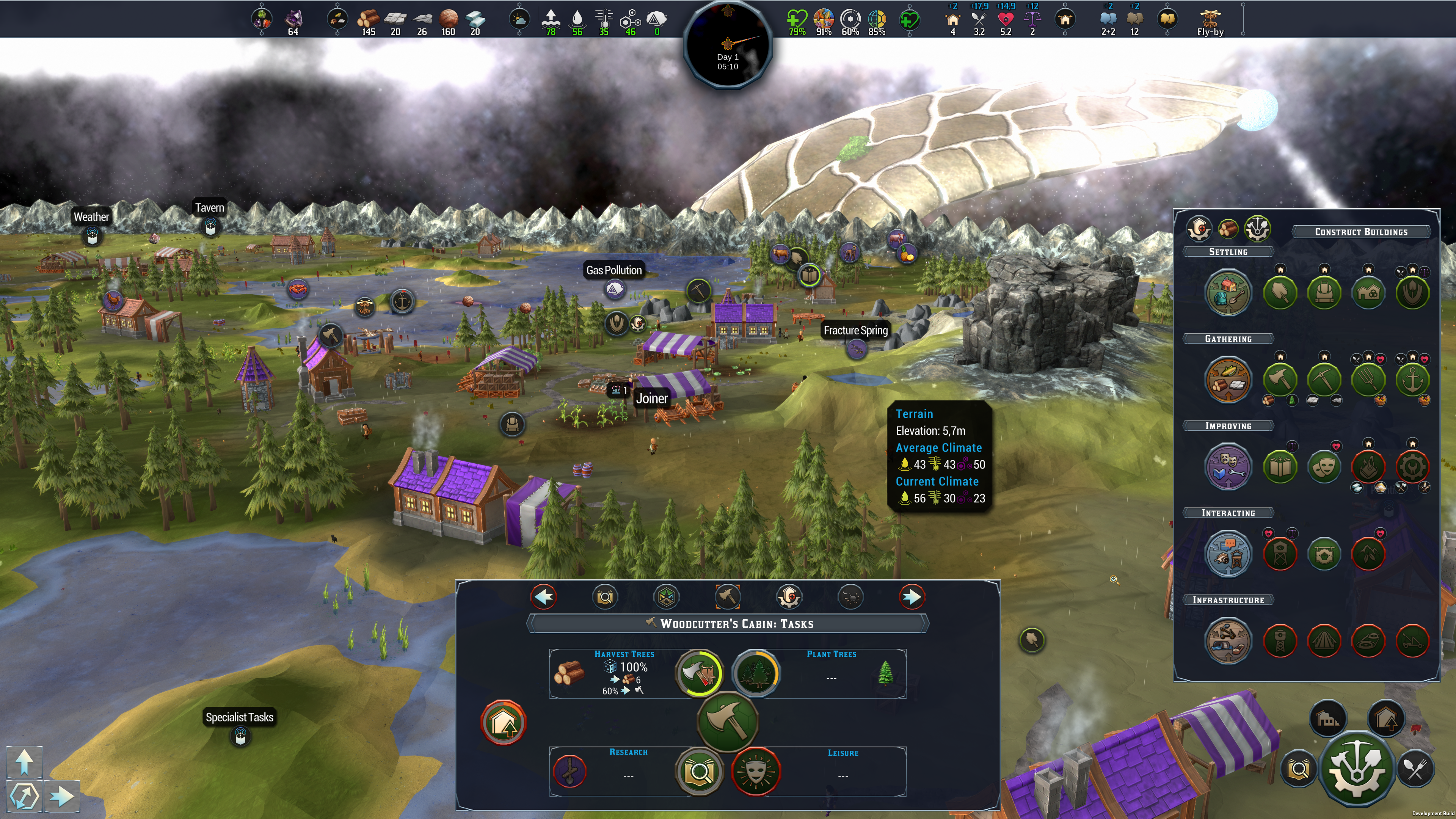Go to previous building with left arrow

544,597
